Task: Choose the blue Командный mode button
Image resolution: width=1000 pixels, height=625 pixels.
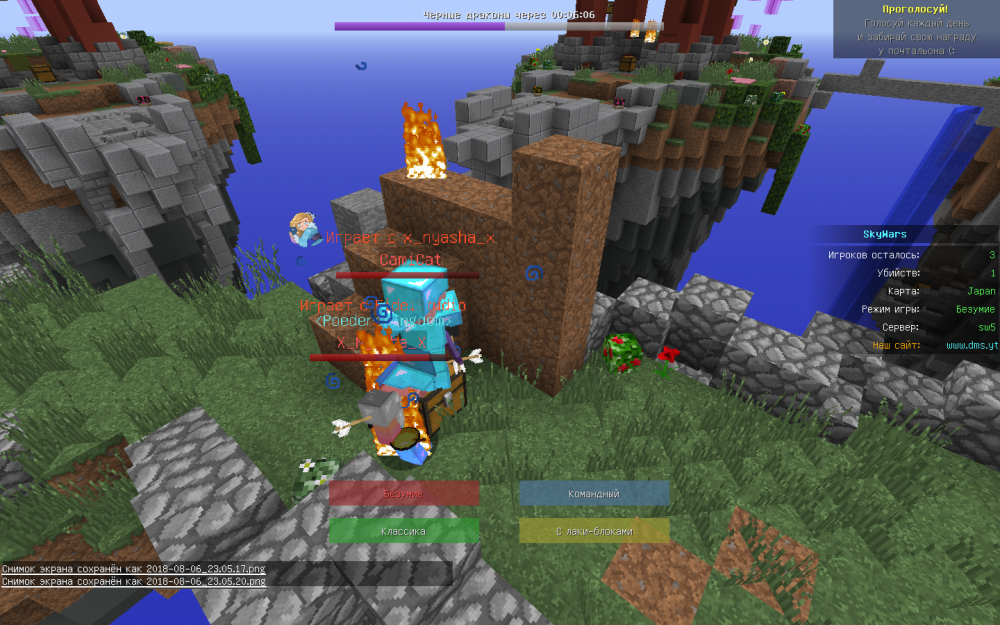Action: tap(594, 494)
